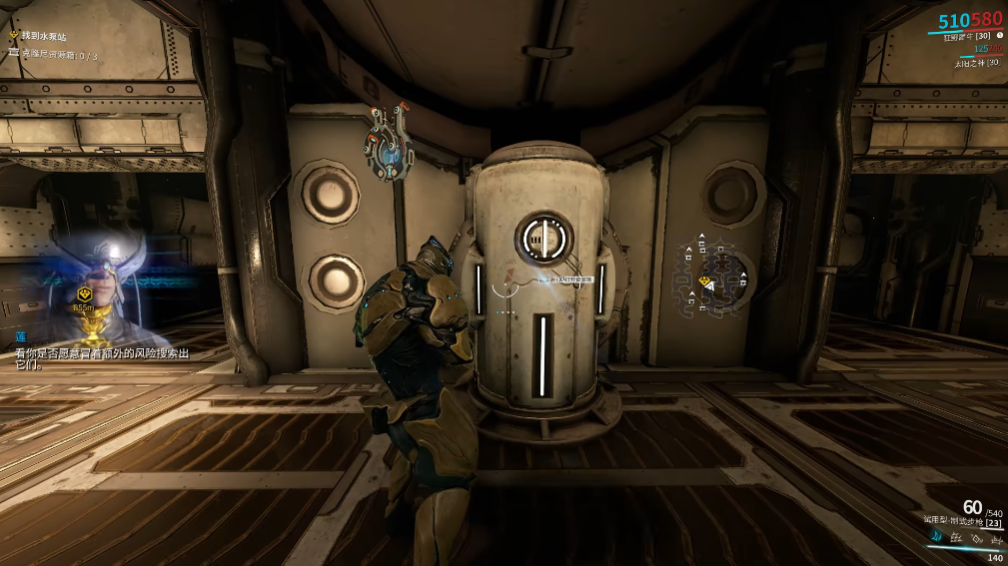Activate the Rhino Stomp fourth ability icon
This screenshot has height=566, width=1008.
tap(996, 538)
